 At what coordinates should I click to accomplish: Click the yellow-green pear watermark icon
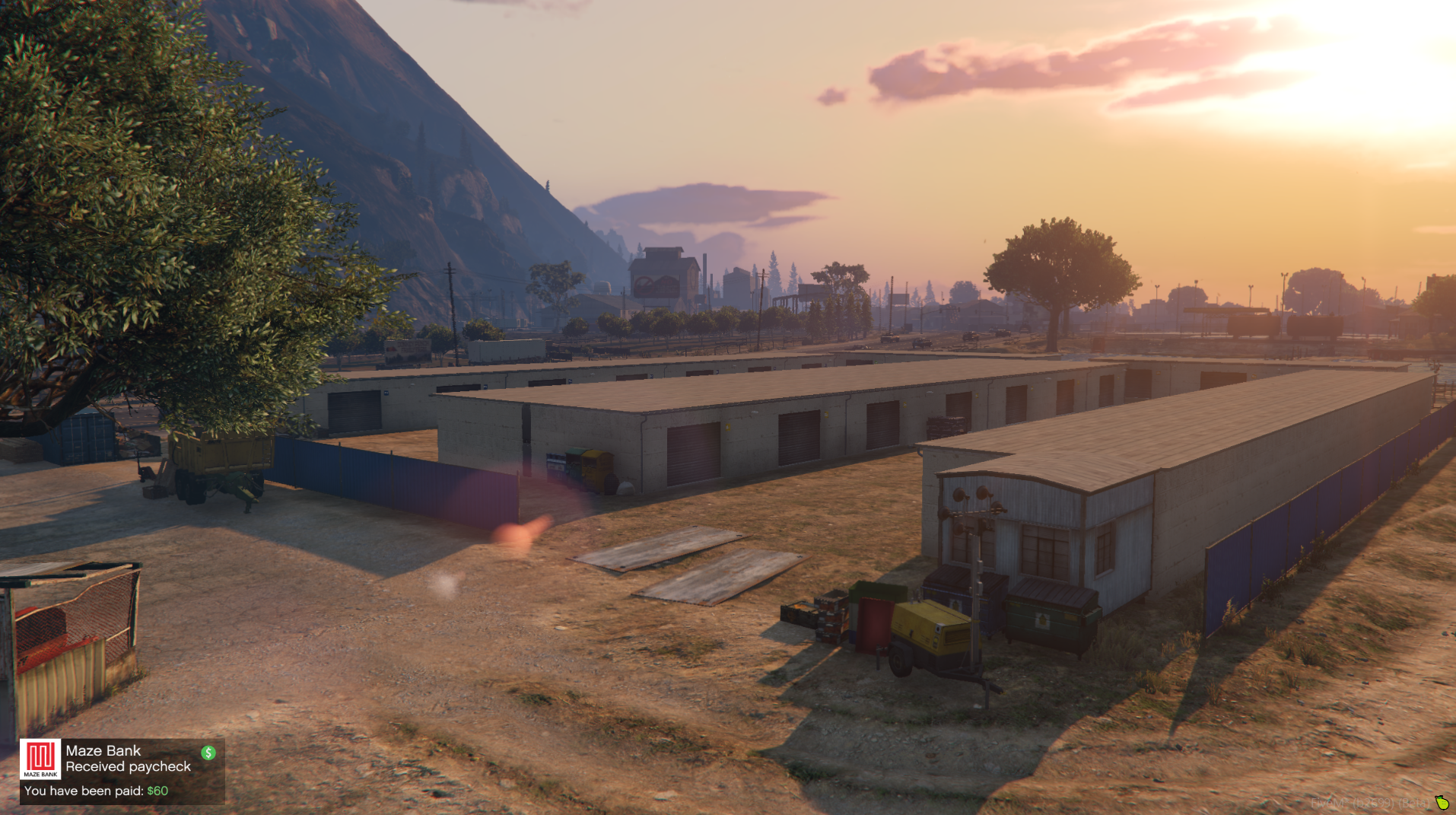[1442, 802]
